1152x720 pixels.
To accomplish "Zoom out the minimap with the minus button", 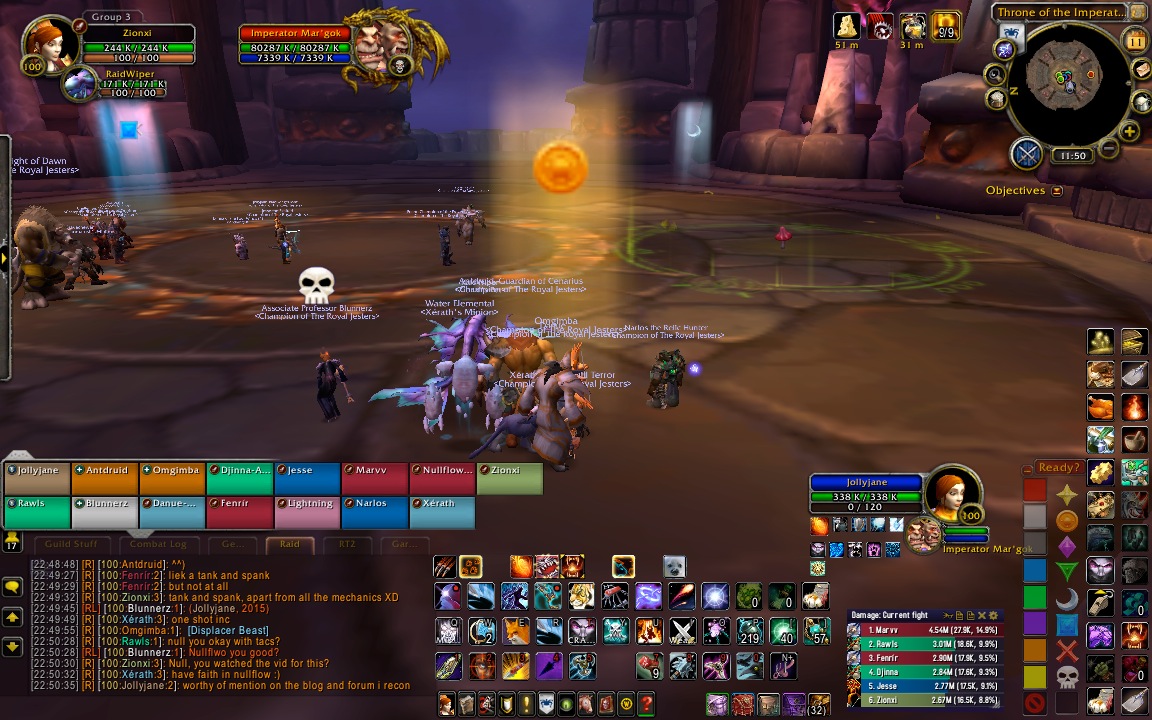I will 1108,151.
